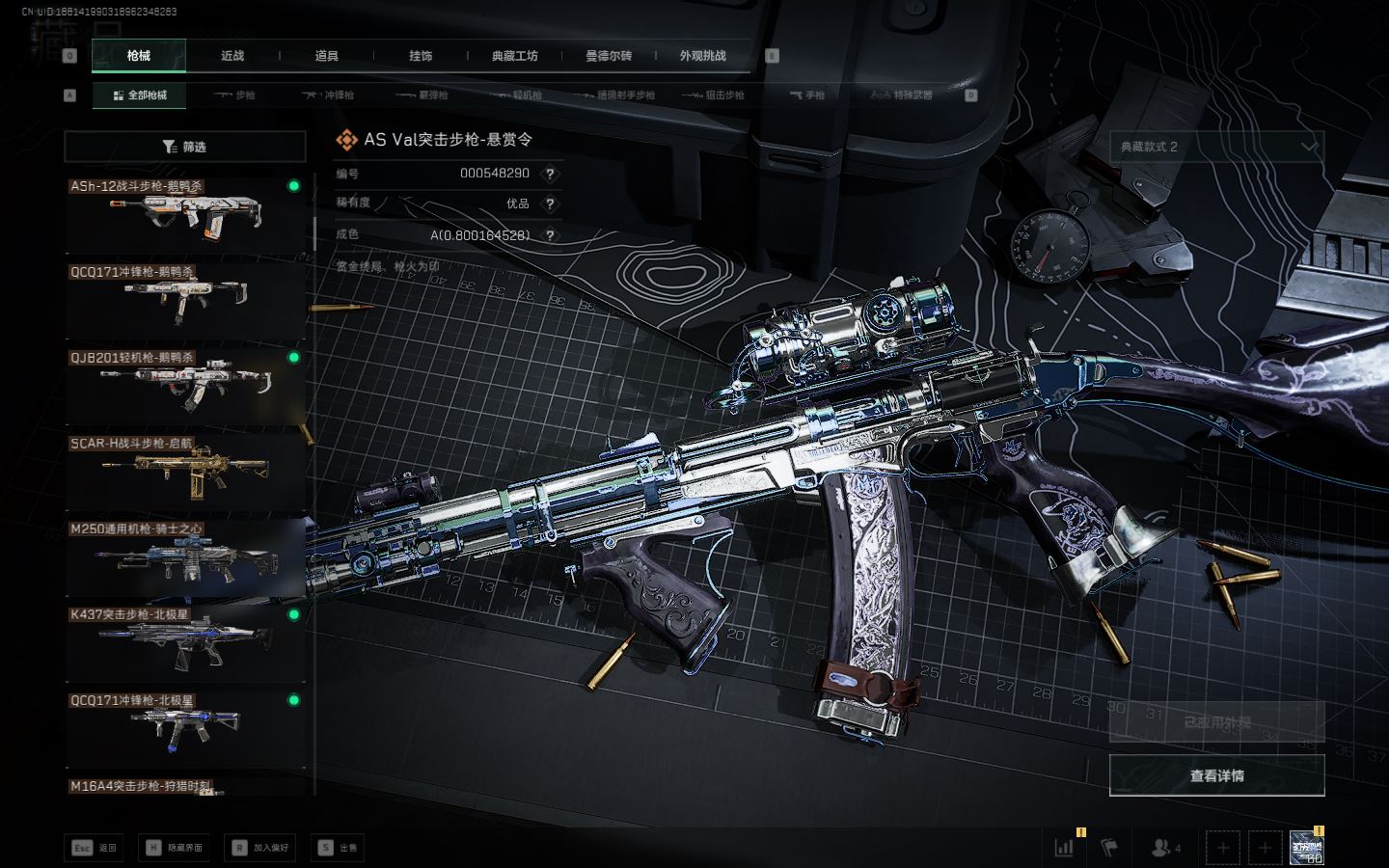Select the K437突击步枪-北极星 skin
This screenshot has height=868, width=1389.
tap(185, 641)
